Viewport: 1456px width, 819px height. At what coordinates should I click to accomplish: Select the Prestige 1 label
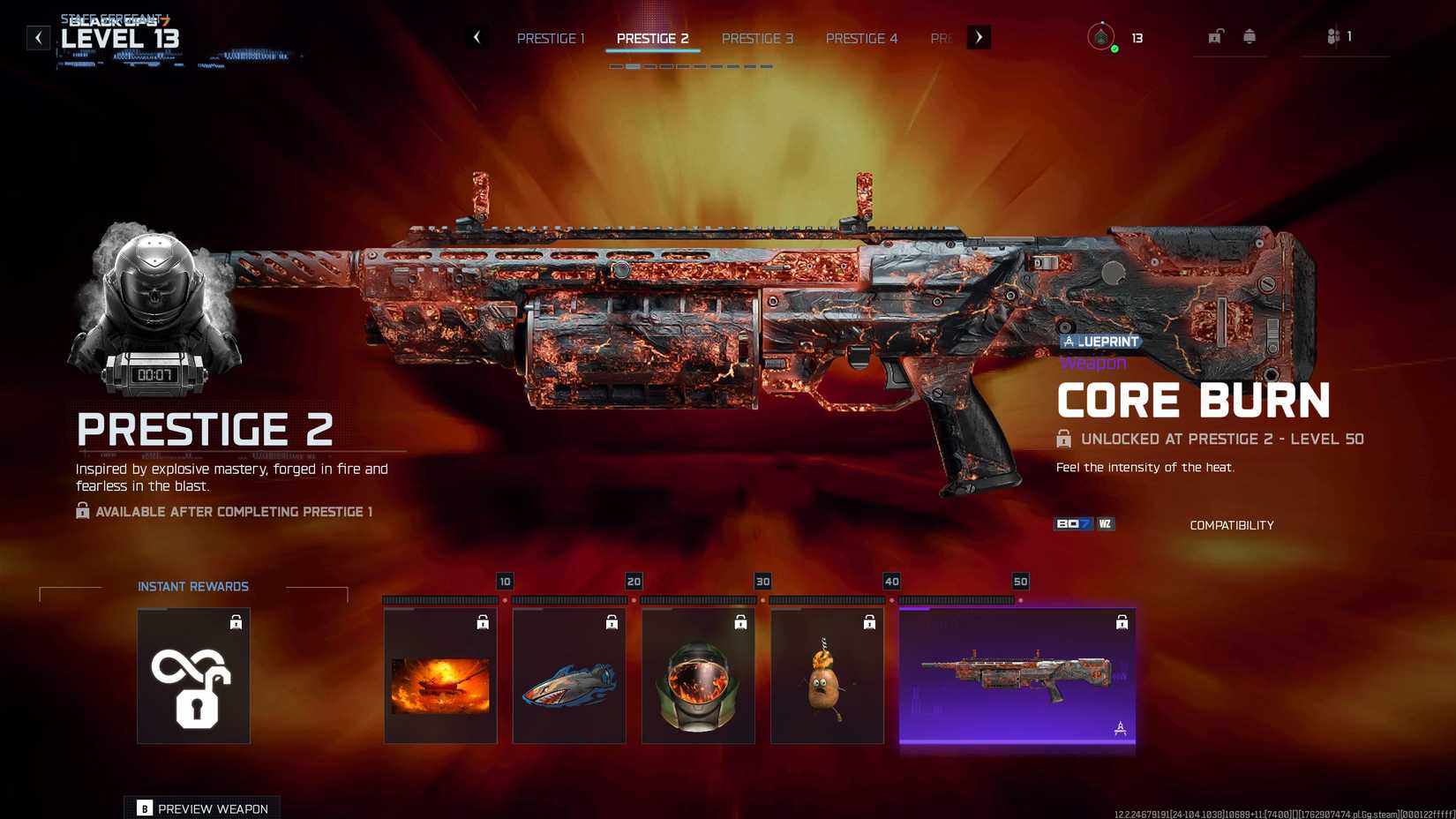pyautogui.click(x=551, y=38)
